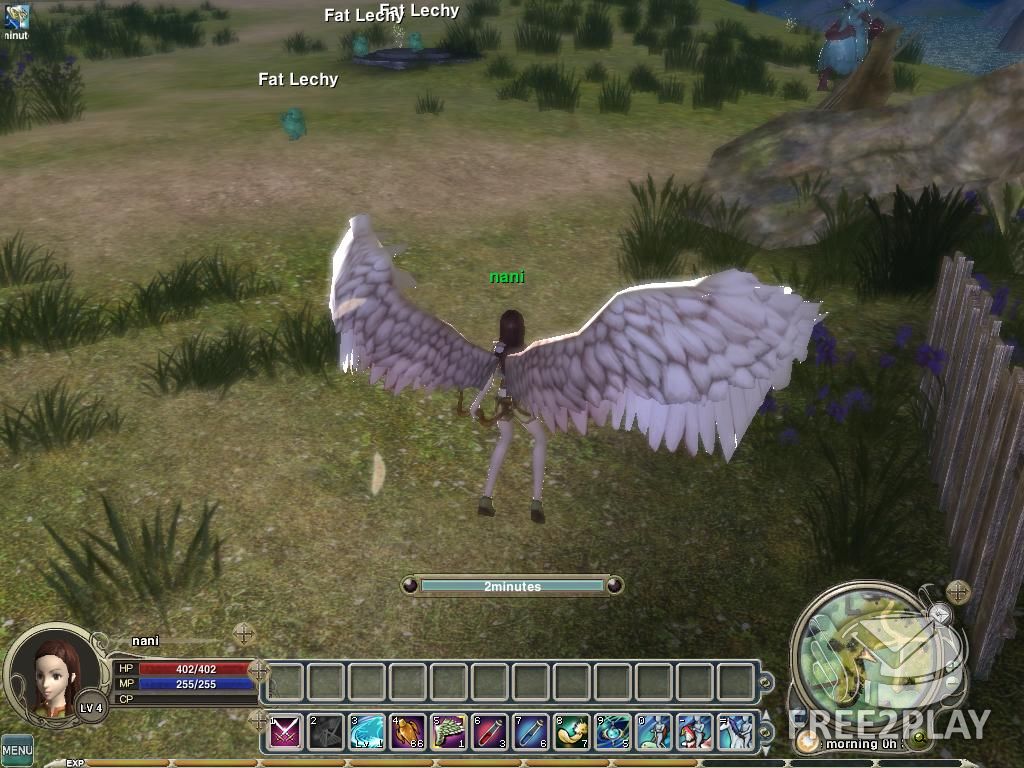Select the golden turtle item in slot 4
The image size is (1024, 768).
coord(408,733)
